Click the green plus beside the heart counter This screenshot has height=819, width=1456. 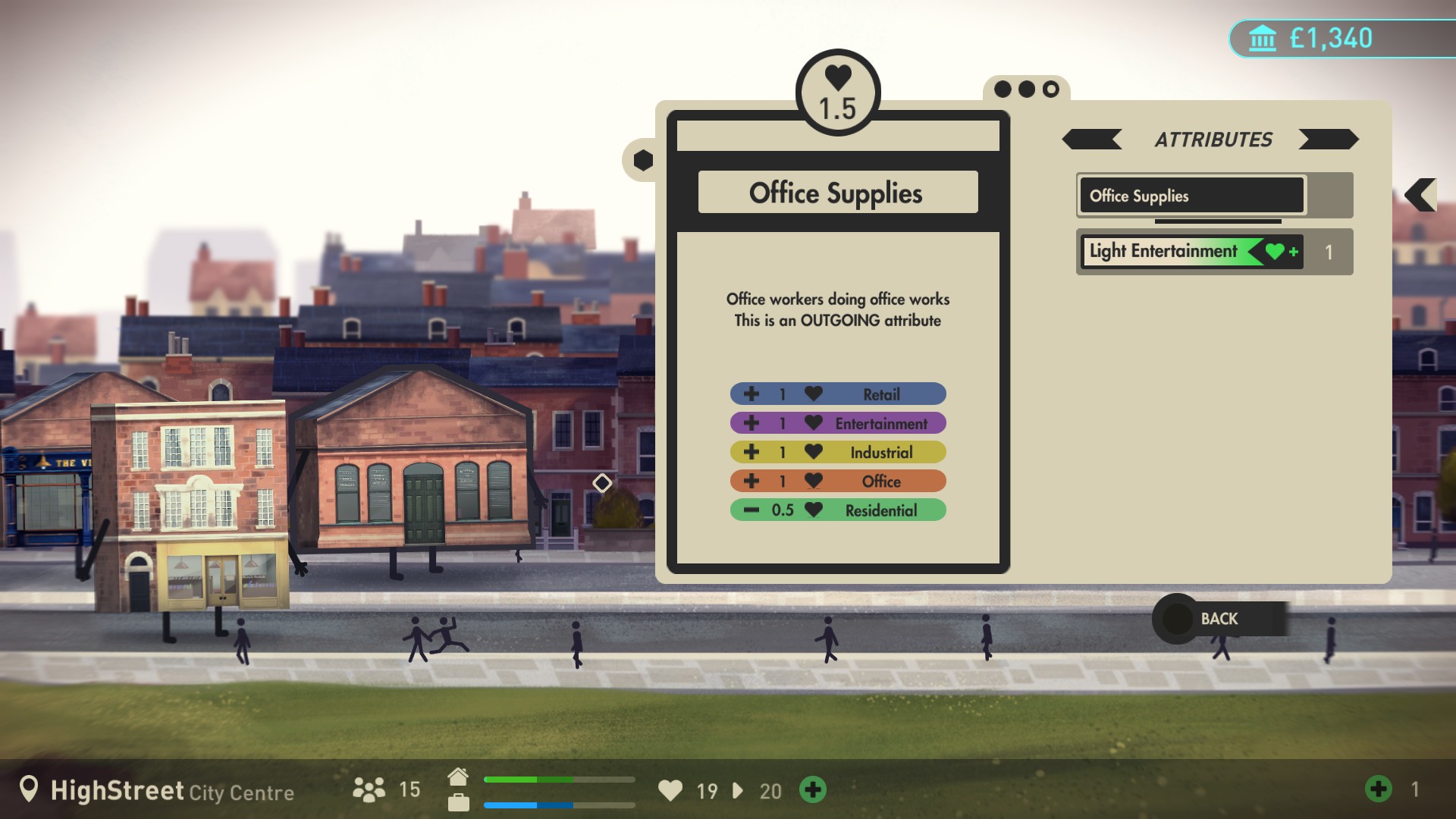tap(813, 791)
